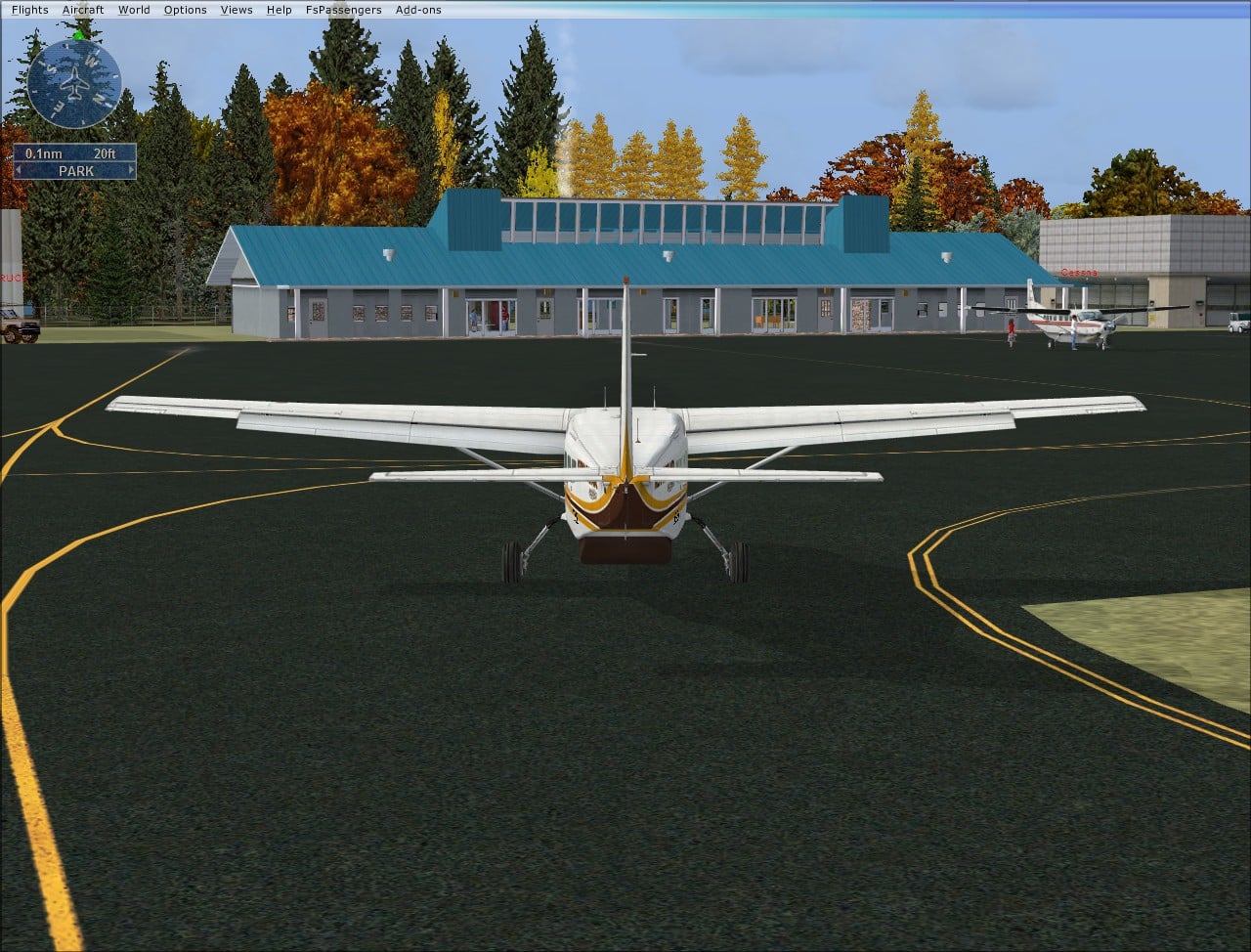1251x952 pixels.
Task: Click the airplane symbol on the compass gauge
Action: pyautogui.click(x=75, y=82)
